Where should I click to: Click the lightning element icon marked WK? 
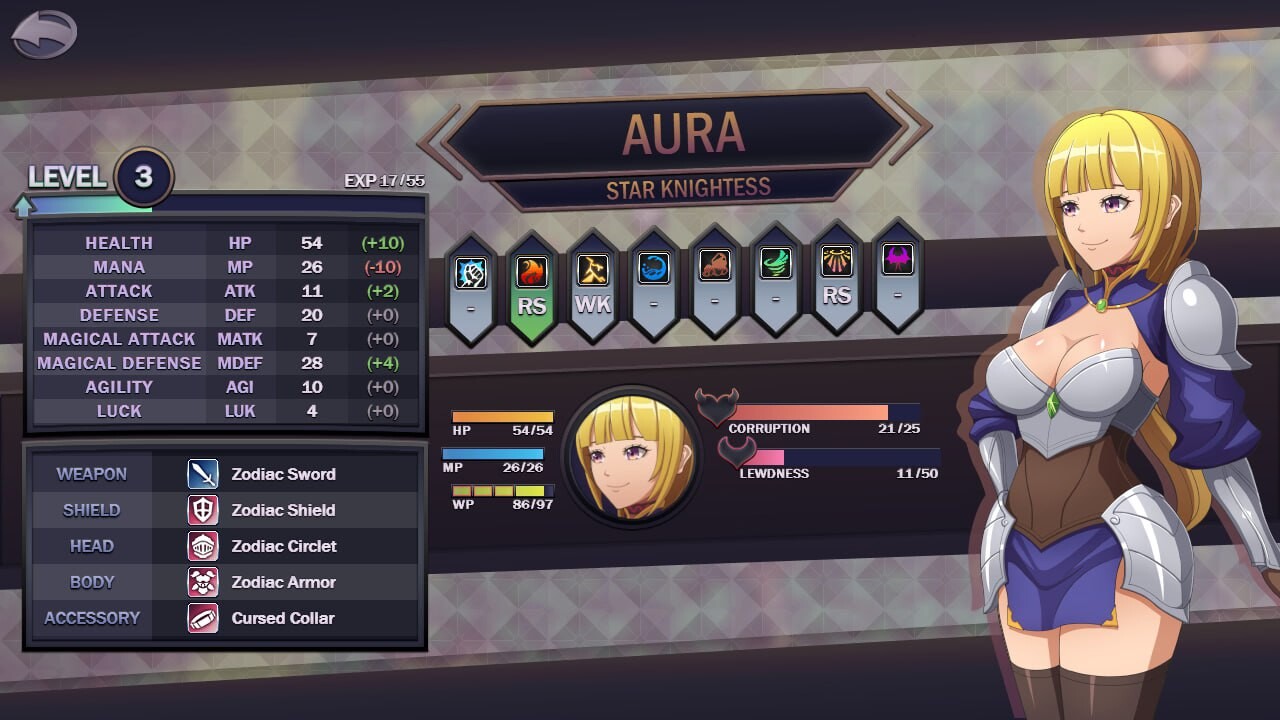592,273
